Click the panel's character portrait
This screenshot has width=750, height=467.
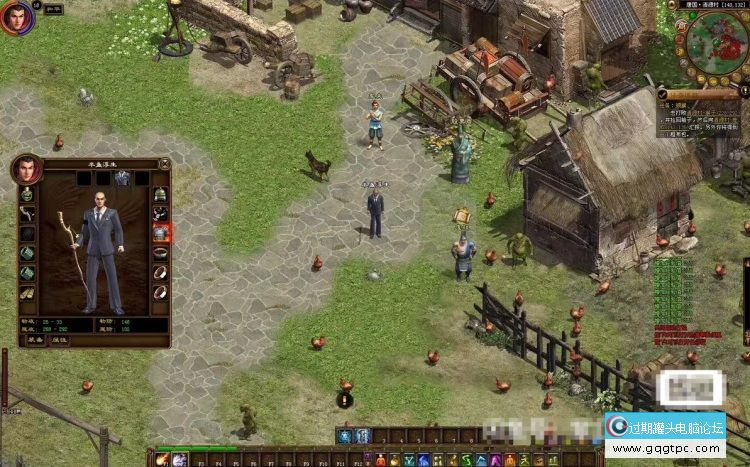point(25,169)
